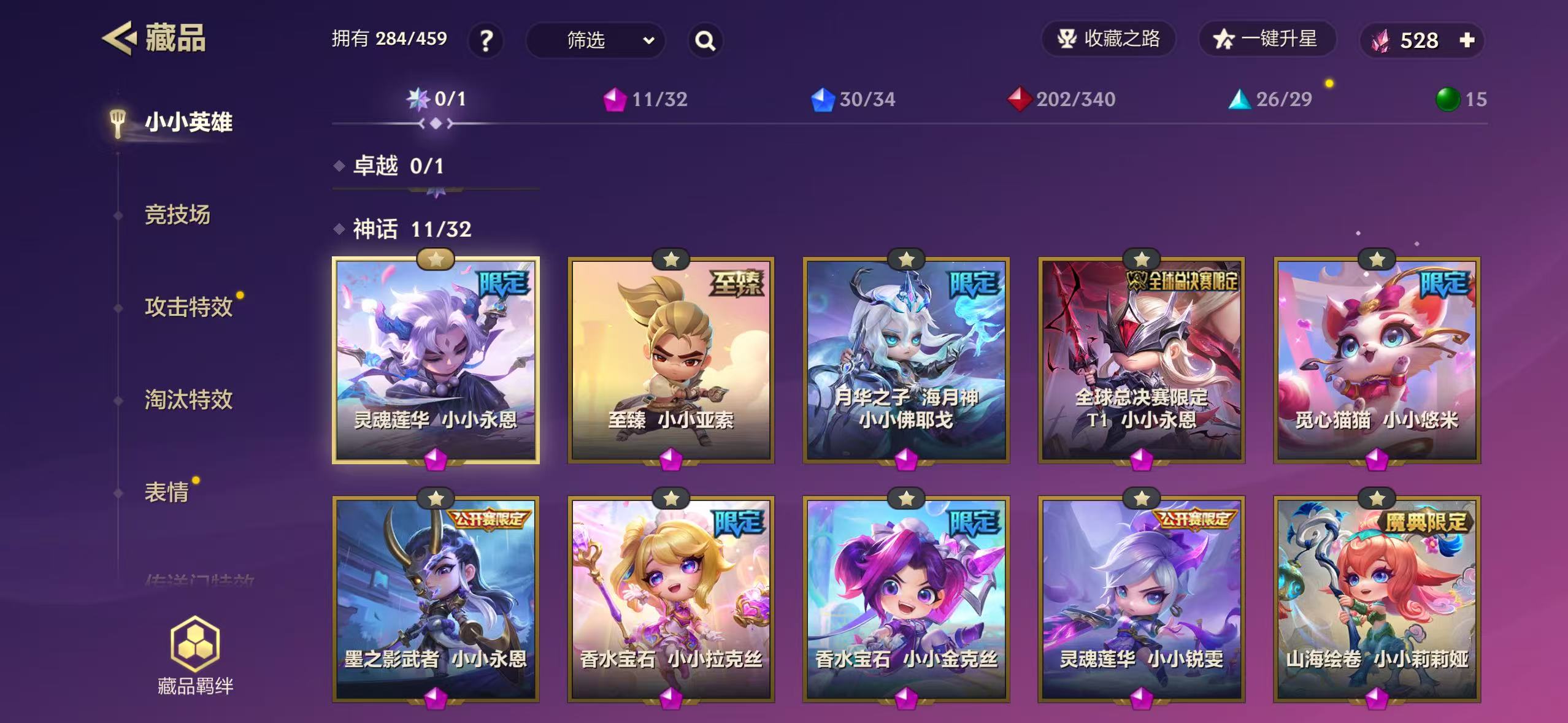
Task: Click the magnifying glass search button
Action: (x=705, y=40)
